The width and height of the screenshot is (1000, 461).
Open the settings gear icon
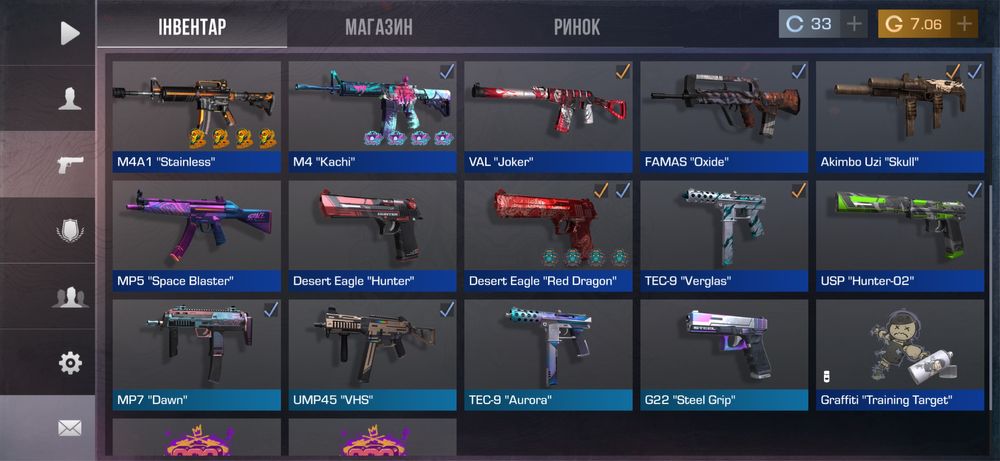pos(69,363)
